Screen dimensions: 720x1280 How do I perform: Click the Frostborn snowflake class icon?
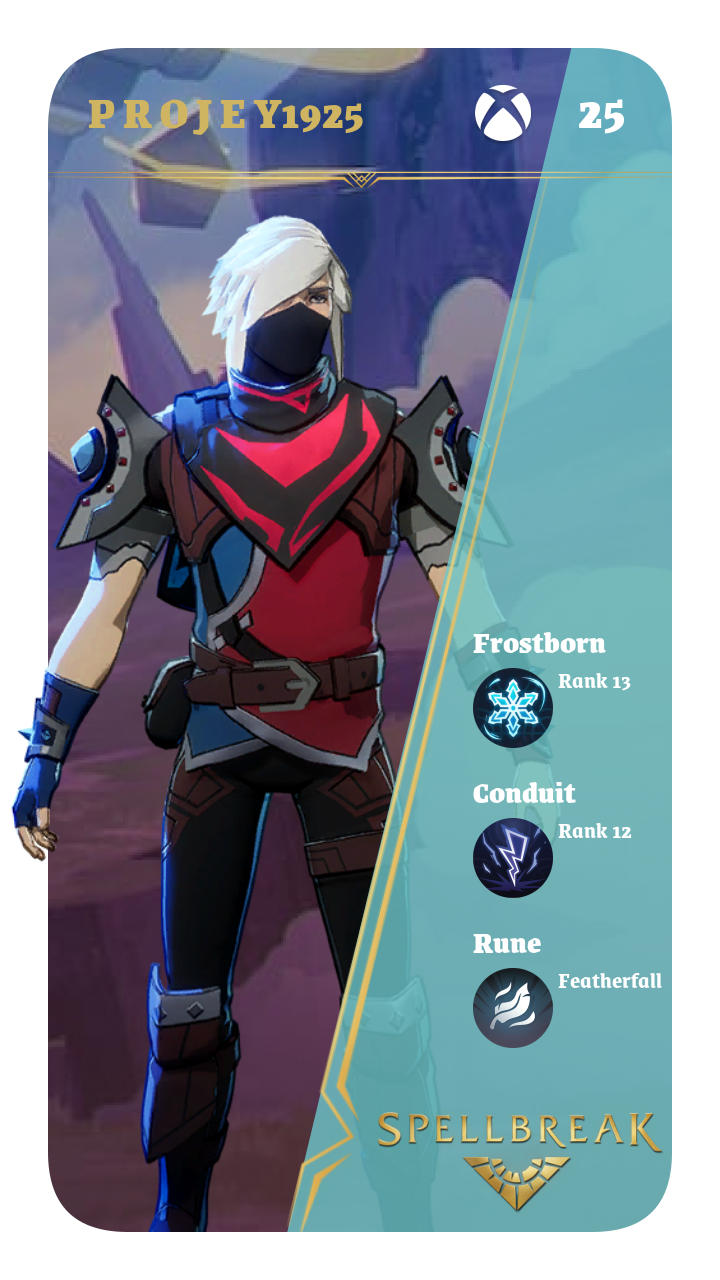click(x=512, y=708)
